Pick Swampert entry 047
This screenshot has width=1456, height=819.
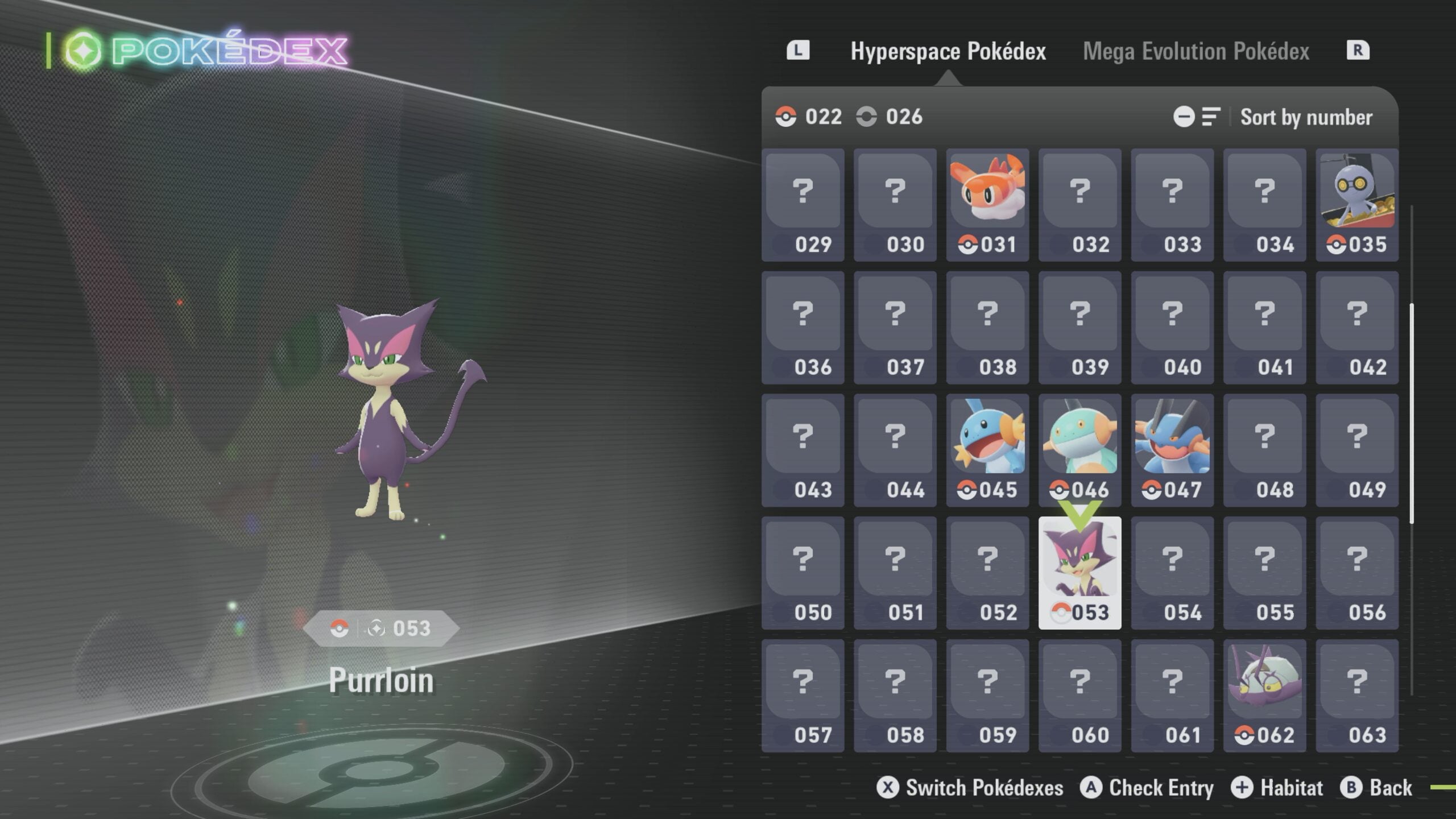[1172, 450]
